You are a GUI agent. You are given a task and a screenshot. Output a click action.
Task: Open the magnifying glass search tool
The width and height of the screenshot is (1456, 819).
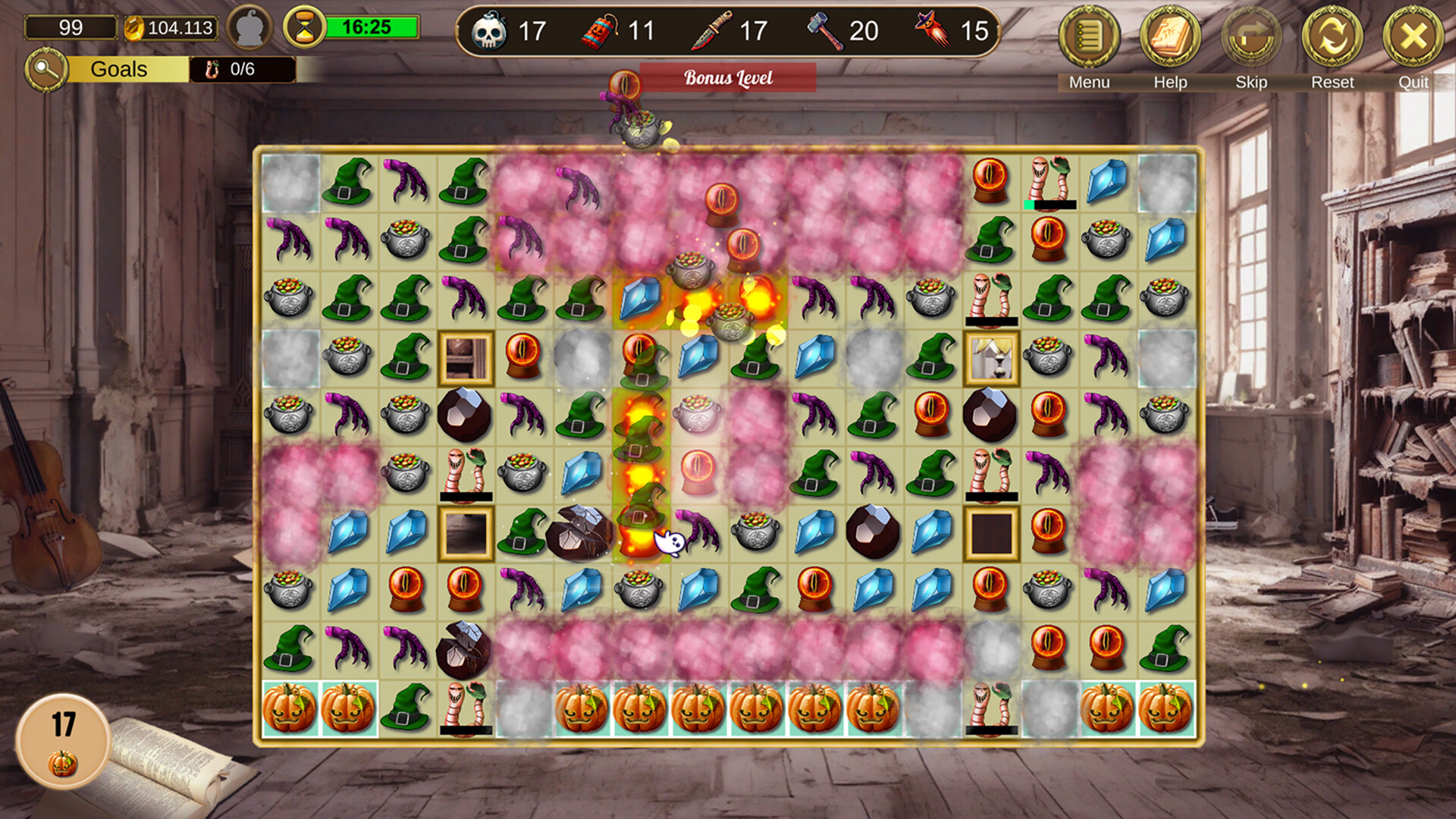point(44,70)
